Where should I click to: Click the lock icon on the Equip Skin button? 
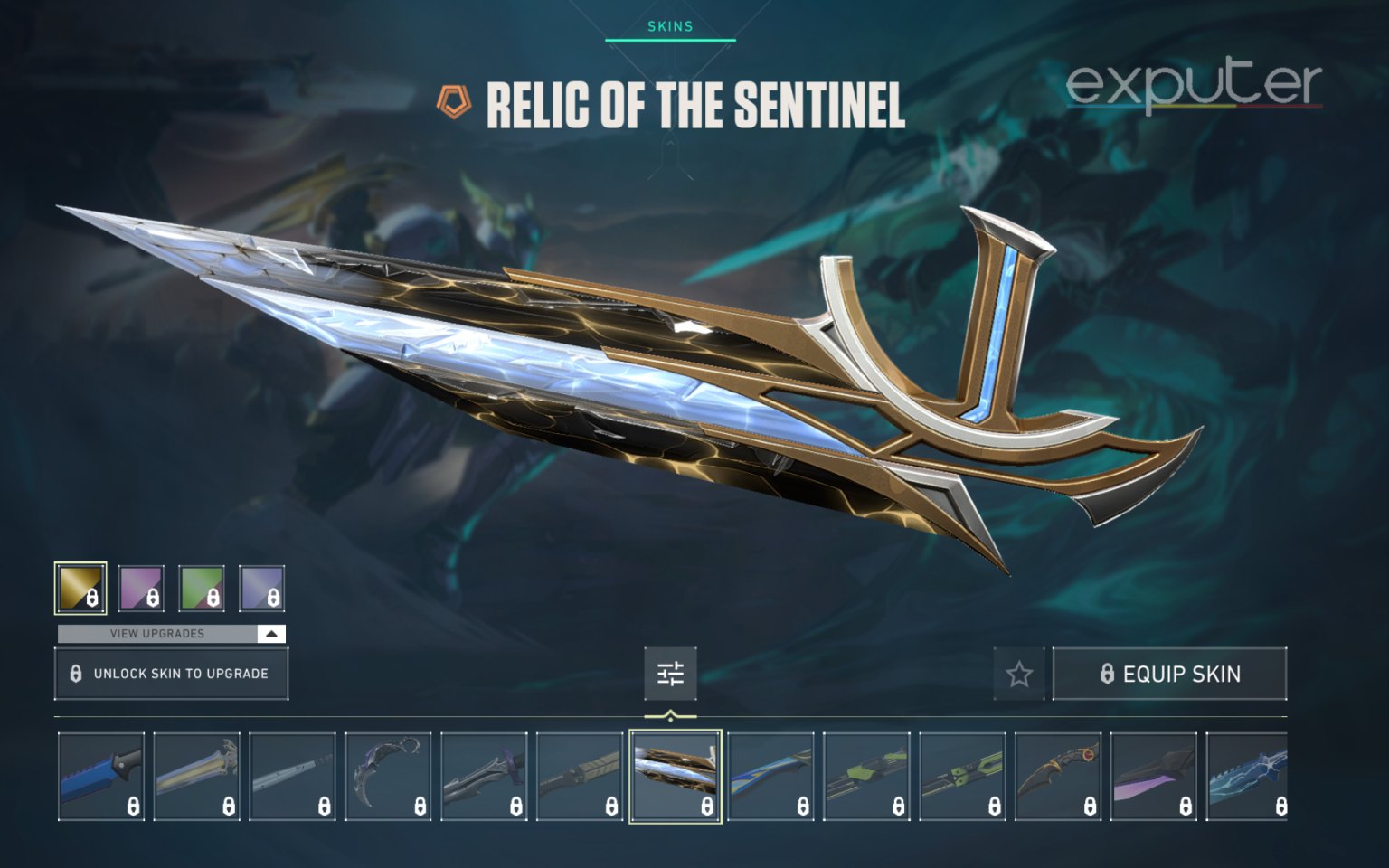click(x=1107, y=673)
